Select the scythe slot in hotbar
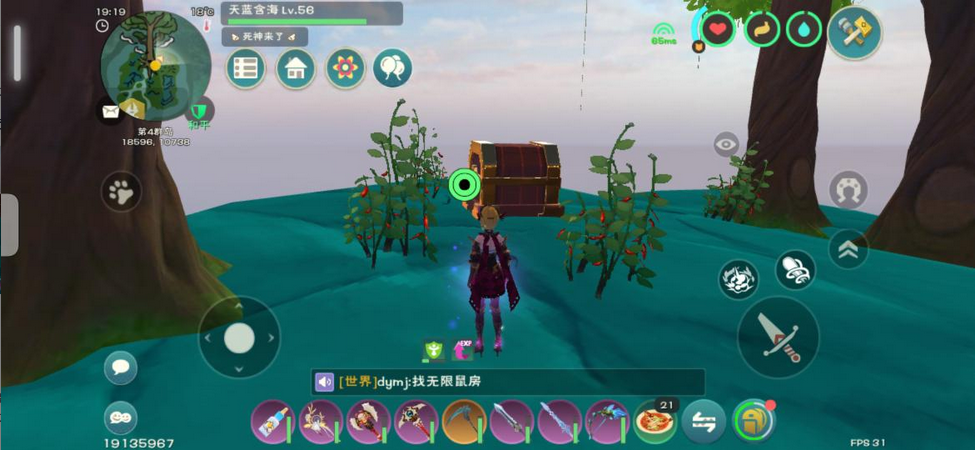 (464, 422)
